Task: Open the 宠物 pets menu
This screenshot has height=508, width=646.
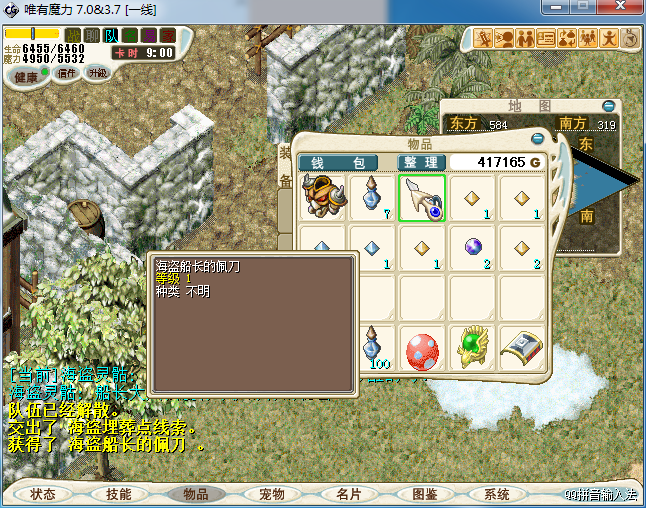Action: click(271, 494)
